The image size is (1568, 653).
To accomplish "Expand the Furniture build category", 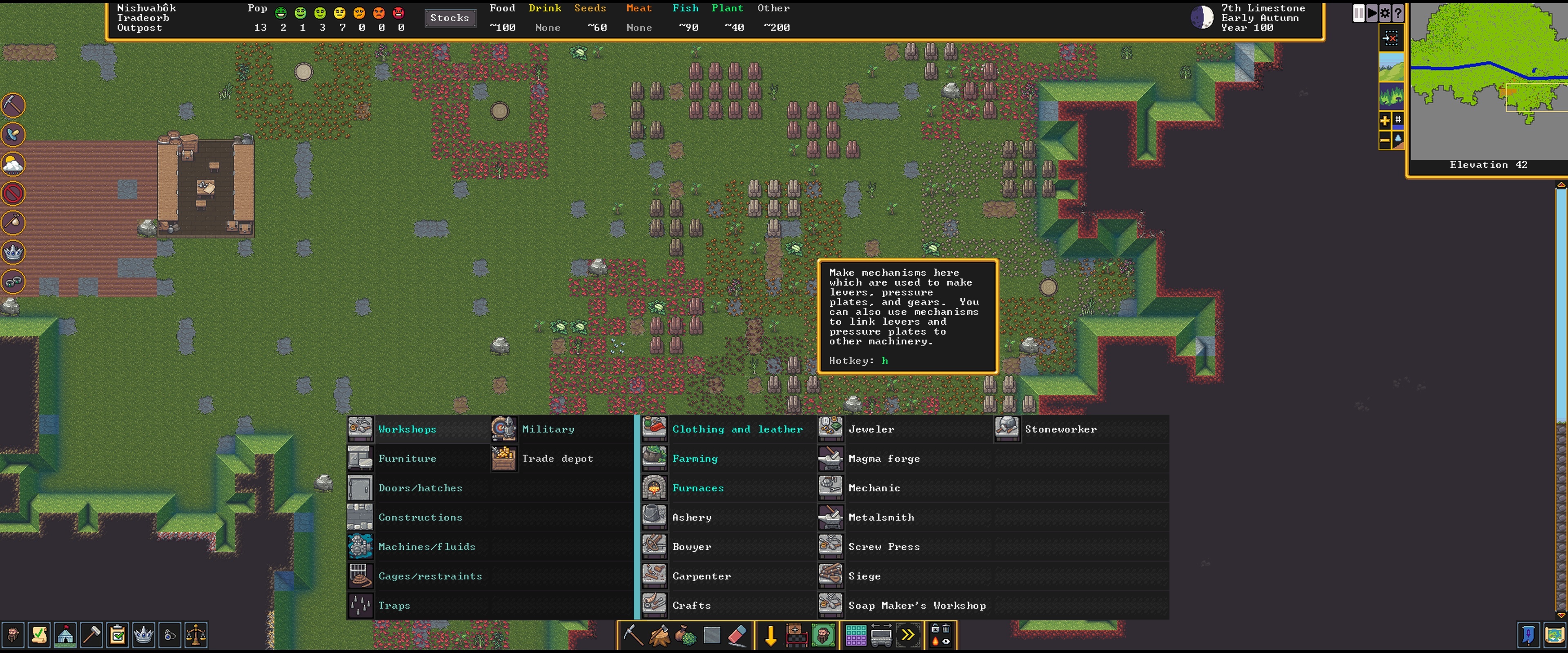I will tap(407, 458).
